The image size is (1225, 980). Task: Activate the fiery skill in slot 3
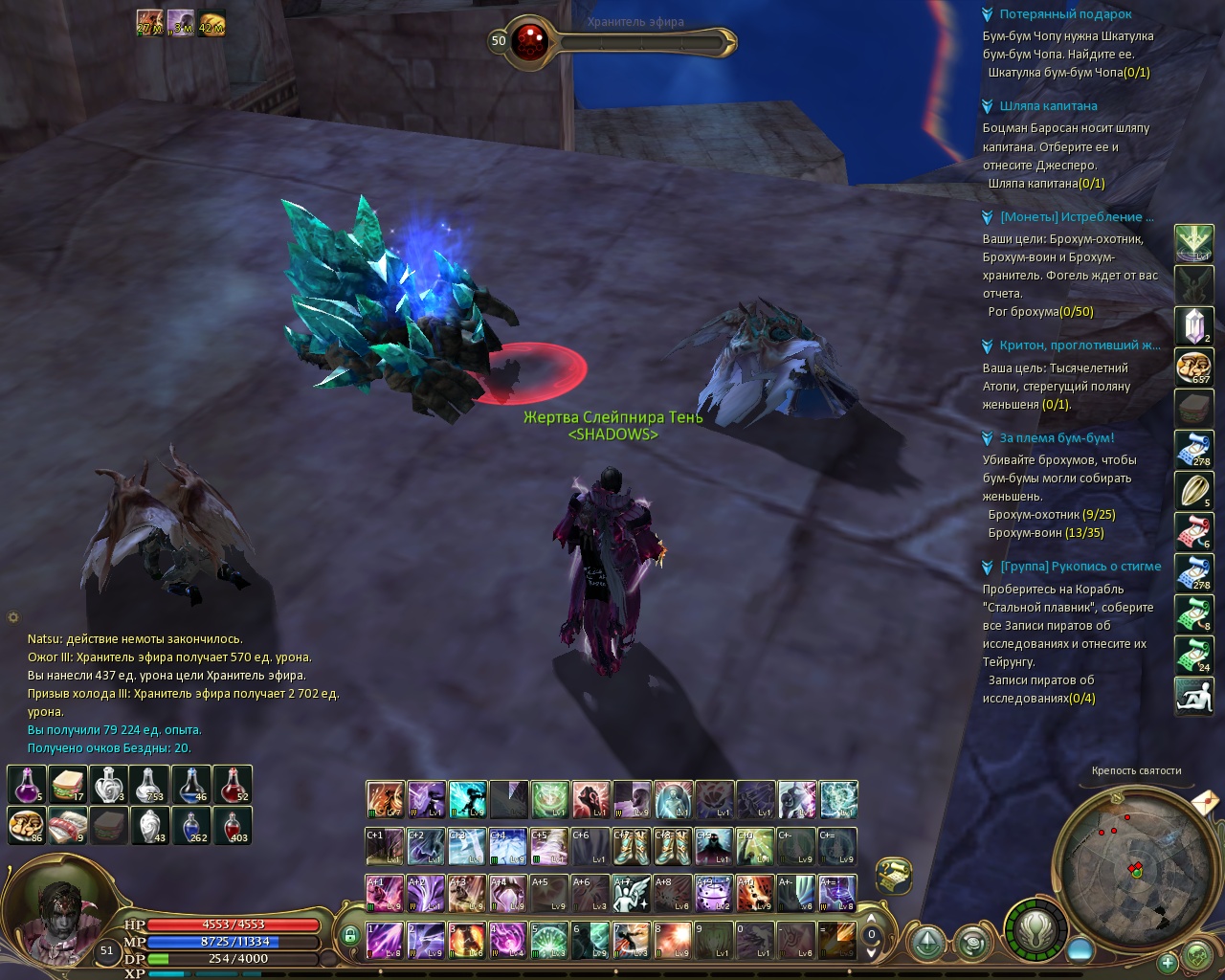click(467, 940)
